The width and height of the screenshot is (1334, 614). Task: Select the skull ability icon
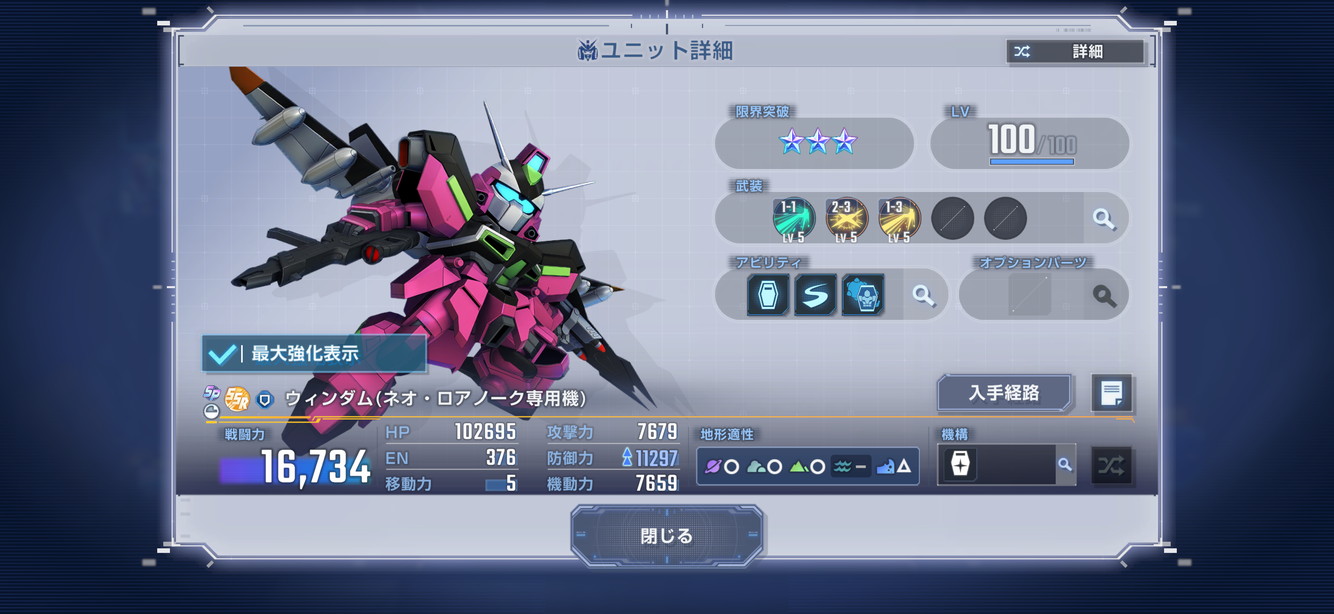tap(862, 295)
